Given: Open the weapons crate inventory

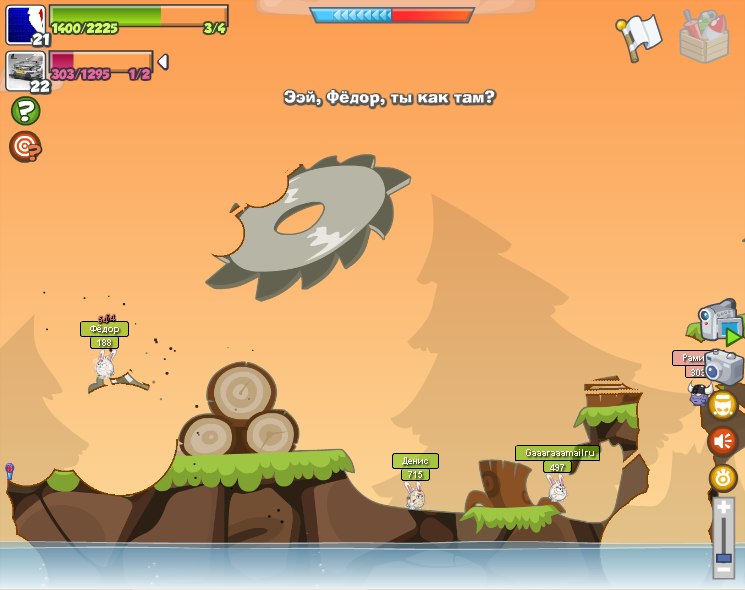Looking at the screenshot, I should click(x=704, y=37).
